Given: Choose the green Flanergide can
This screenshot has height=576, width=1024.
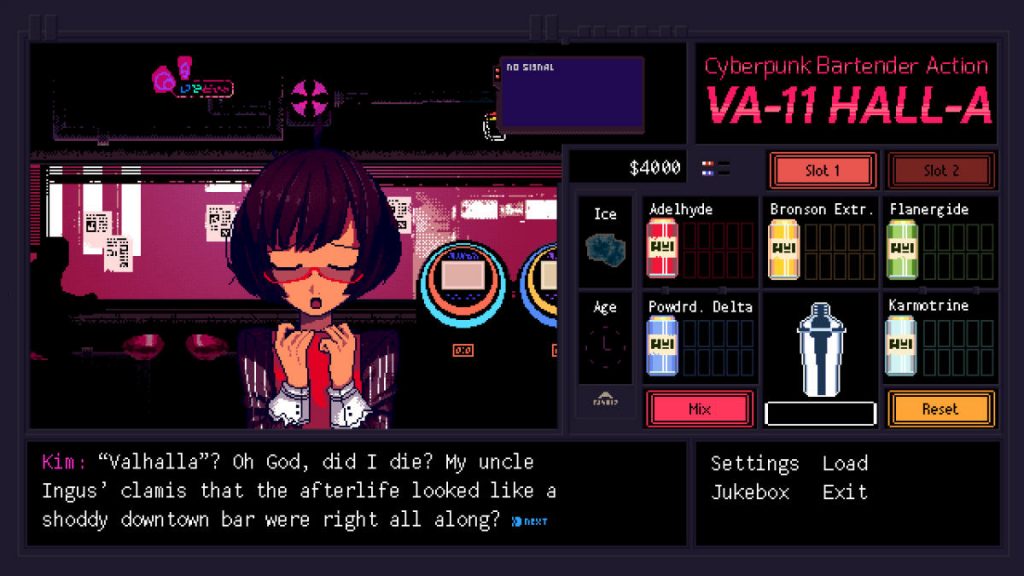Looking at the screenshot, I should click(x=902, y=249).
